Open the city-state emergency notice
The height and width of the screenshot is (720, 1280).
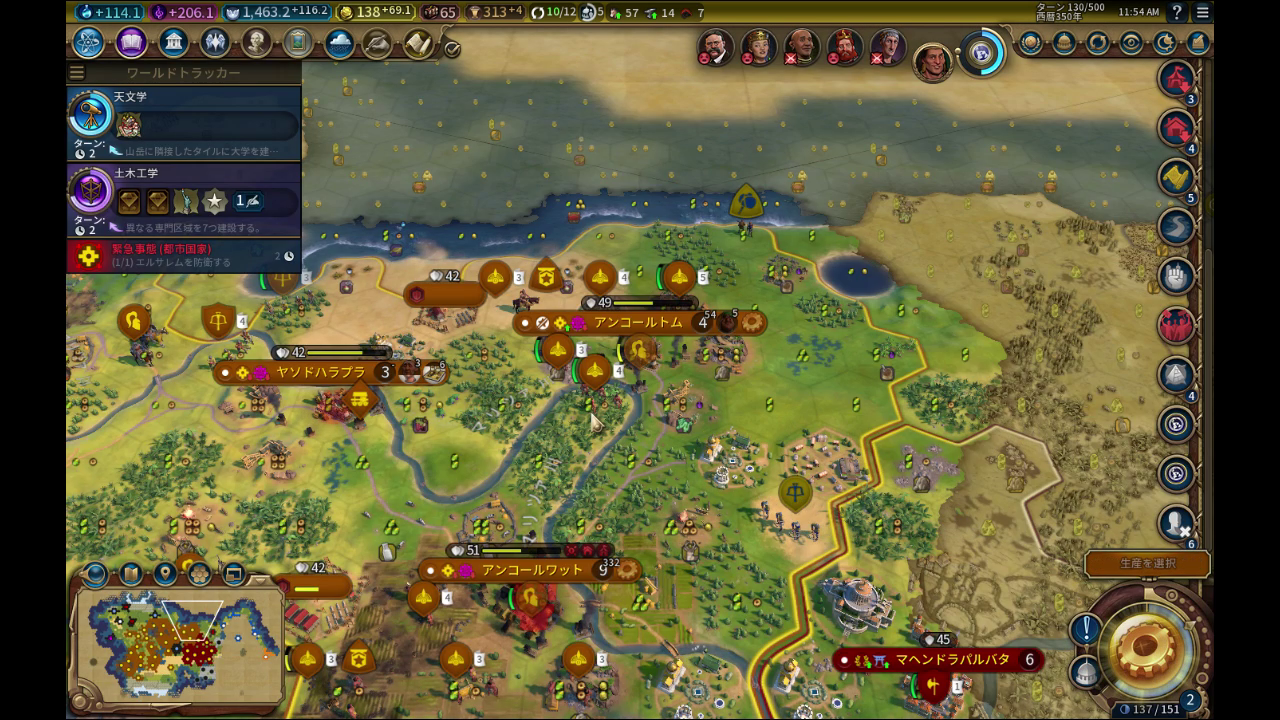click(x=182, y=256)
